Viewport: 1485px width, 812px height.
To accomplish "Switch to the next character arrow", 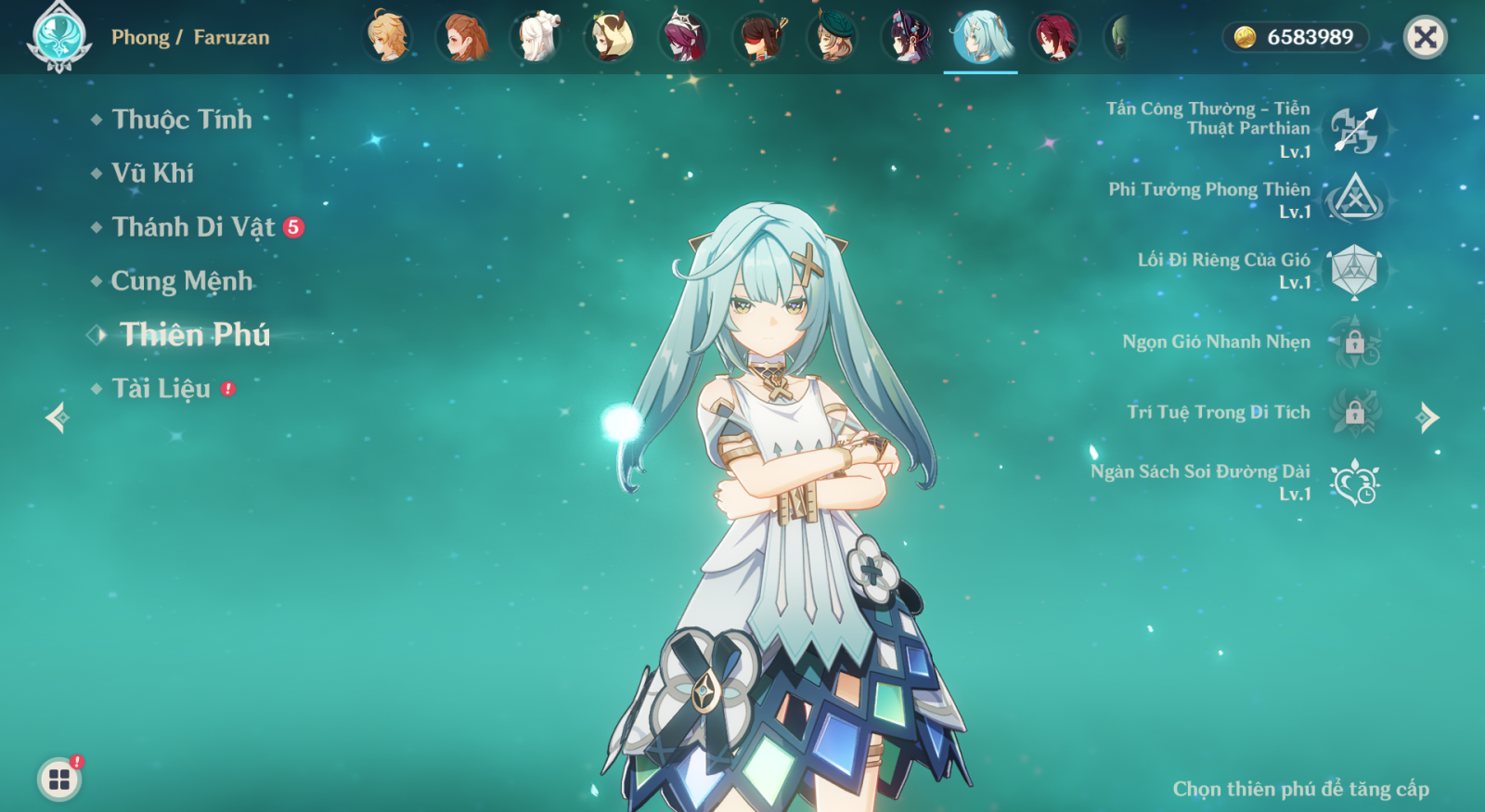I will 1427,418.
